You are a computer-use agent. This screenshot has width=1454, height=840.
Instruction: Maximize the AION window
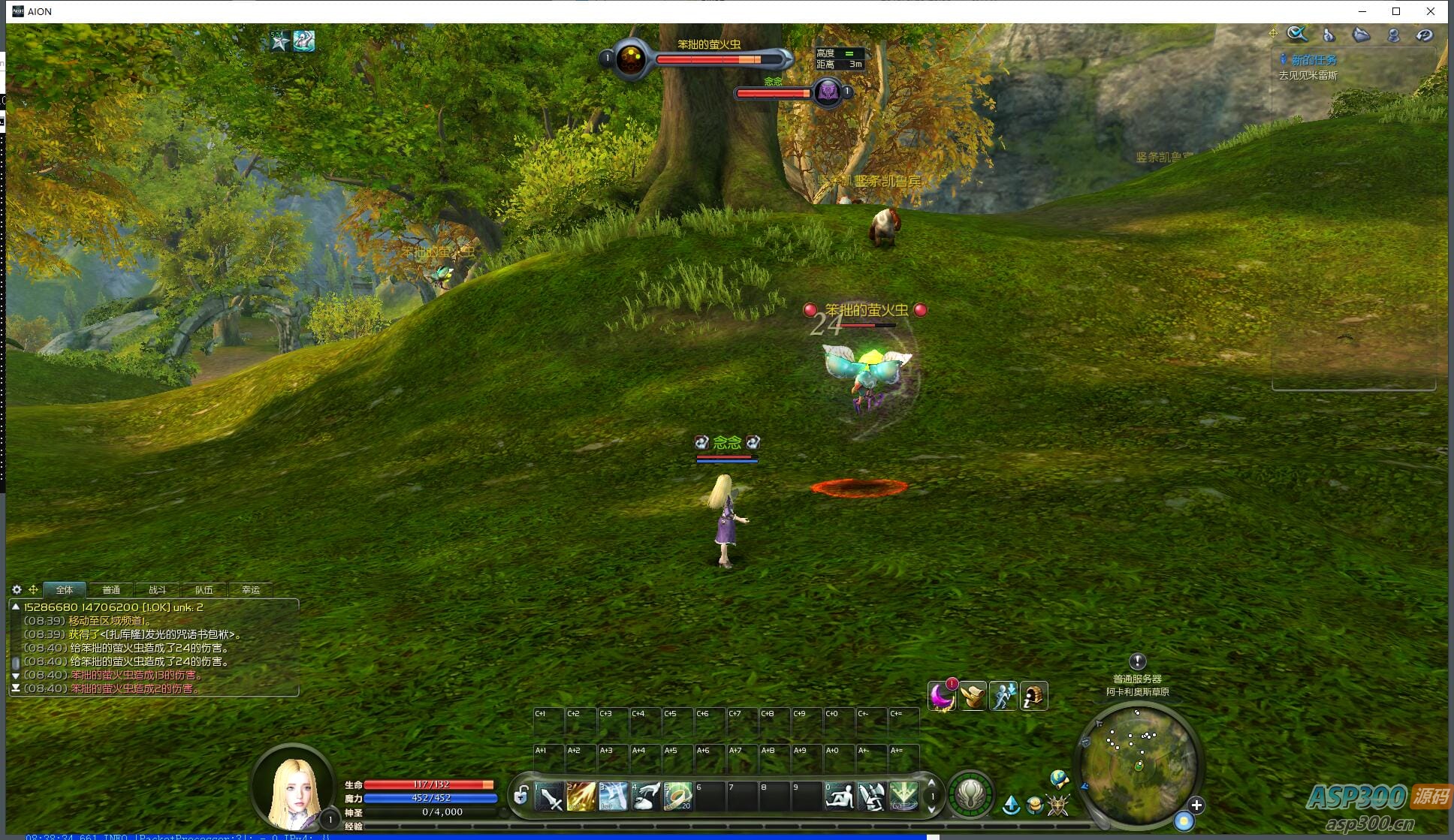click(1396, 11)
